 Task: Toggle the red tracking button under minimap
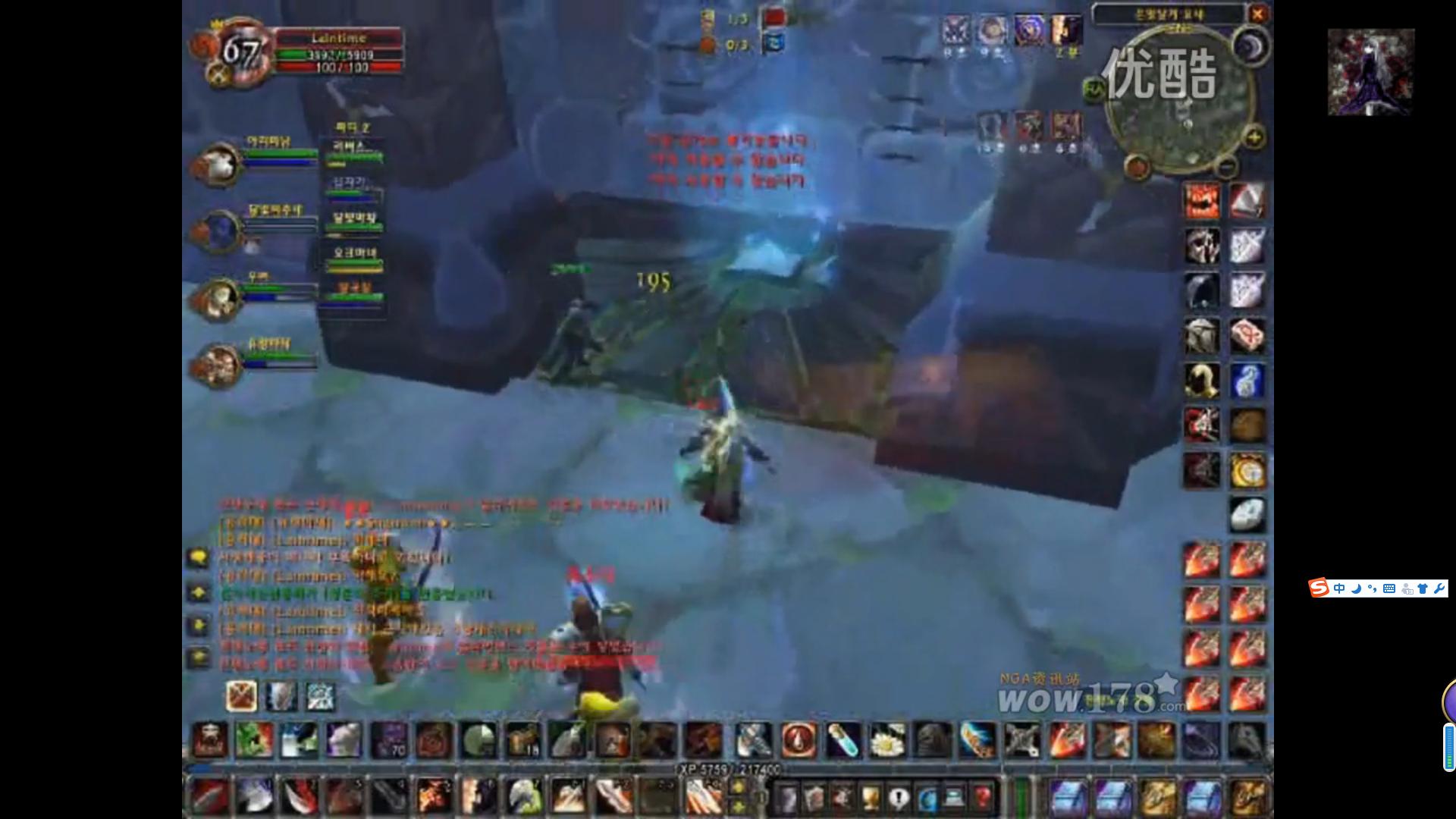point(1135,164)
